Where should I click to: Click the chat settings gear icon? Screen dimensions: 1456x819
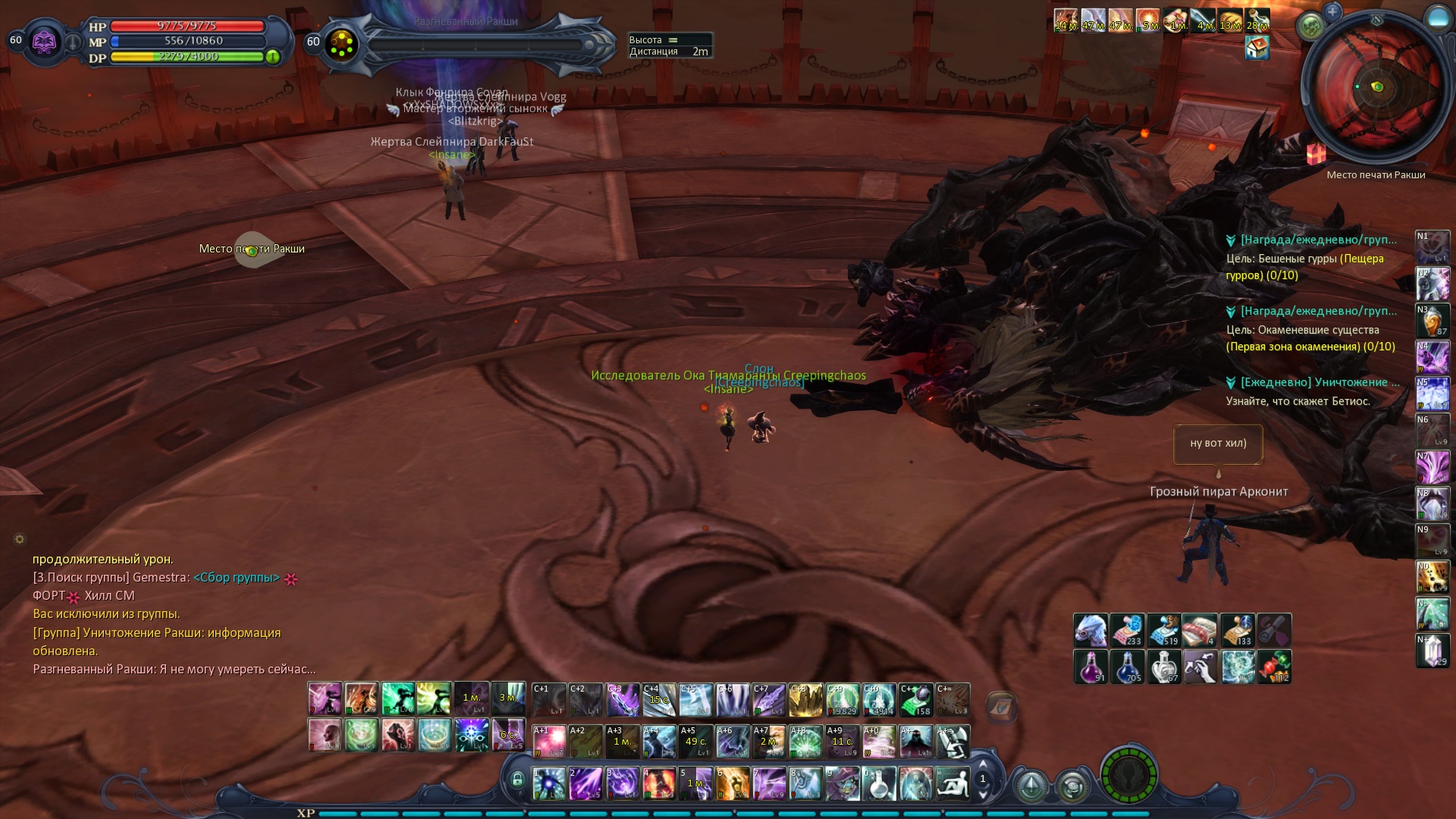coord(20,539)
